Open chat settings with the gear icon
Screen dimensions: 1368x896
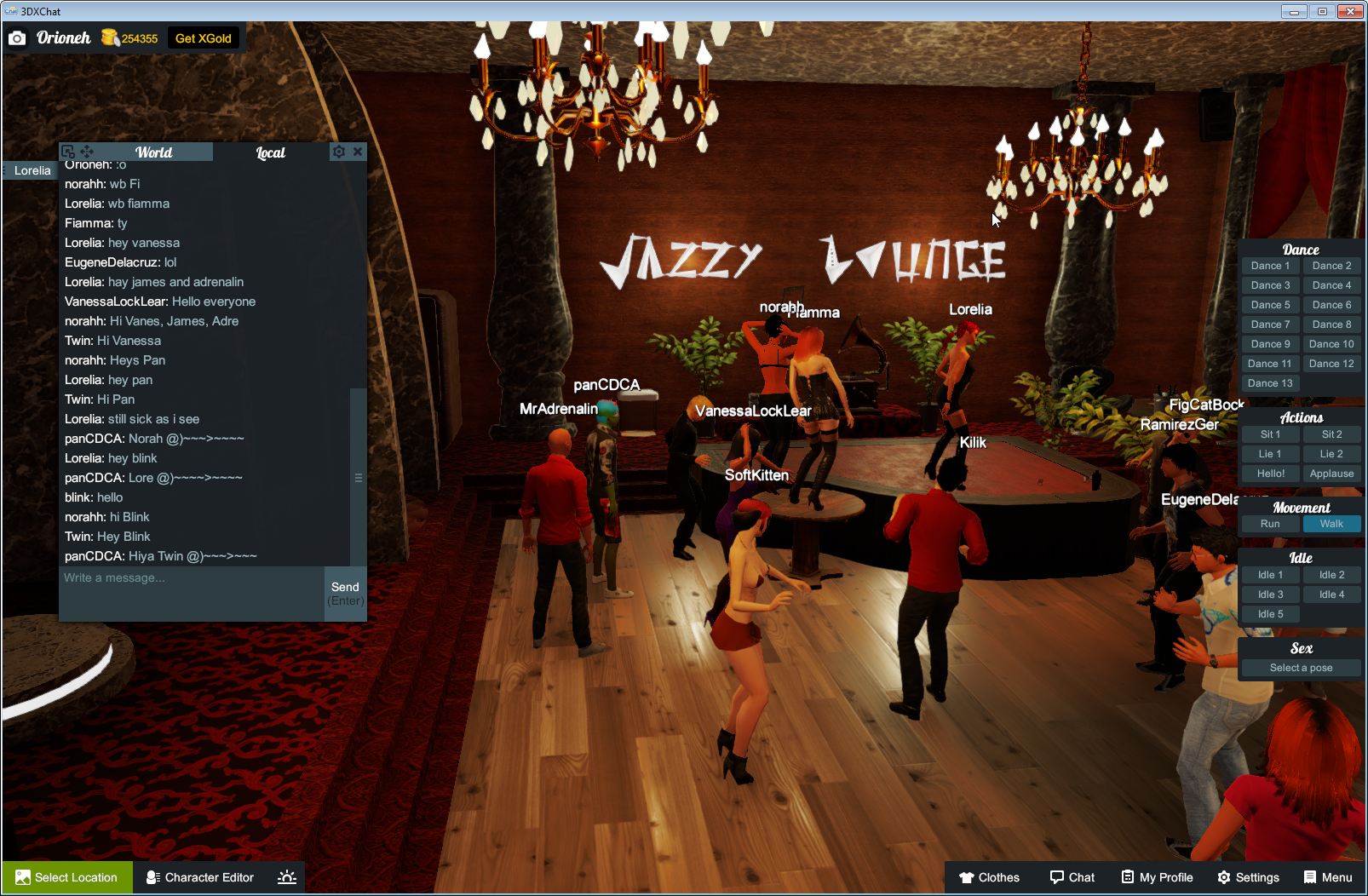[x=339, y=152]
